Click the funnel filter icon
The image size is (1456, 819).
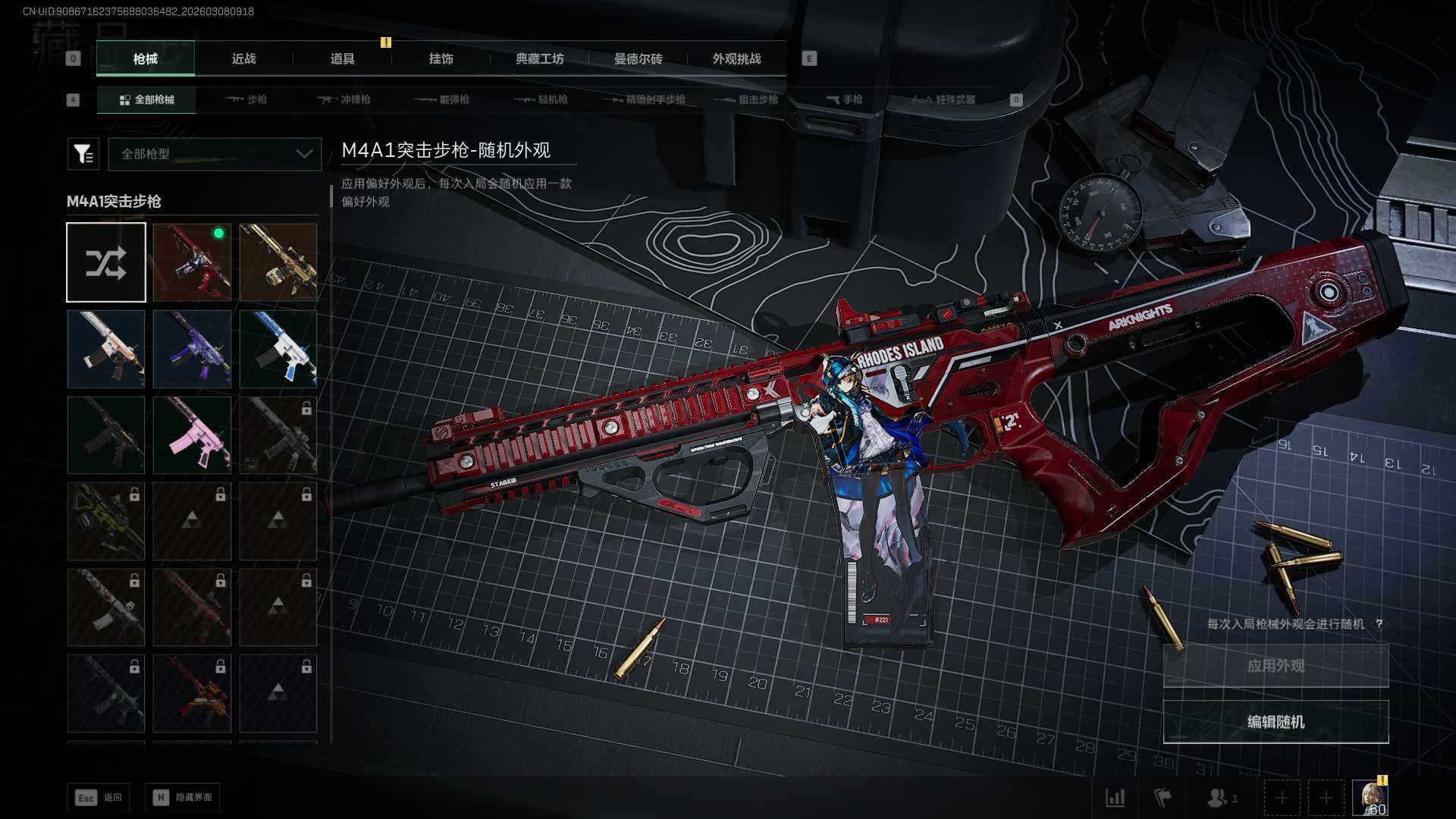point(83,154)
